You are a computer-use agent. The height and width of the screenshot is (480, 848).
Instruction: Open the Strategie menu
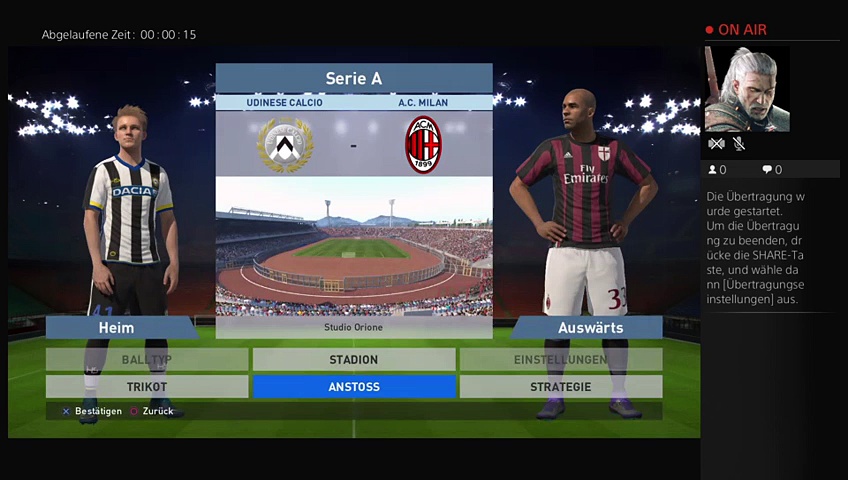click(560, 387)
